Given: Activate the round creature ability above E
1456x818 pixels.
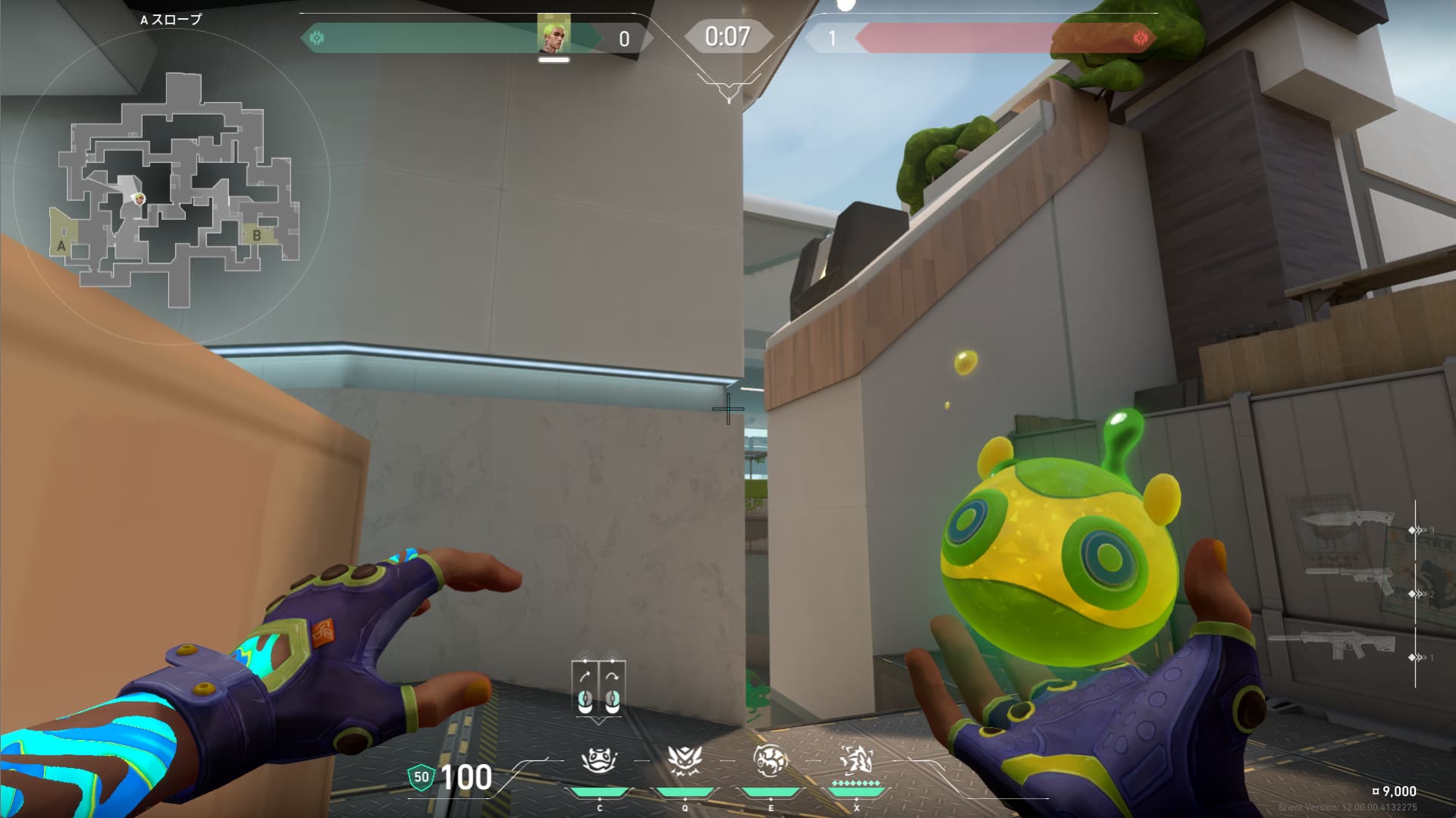Looking at the screenshot, I should point(770,760).
